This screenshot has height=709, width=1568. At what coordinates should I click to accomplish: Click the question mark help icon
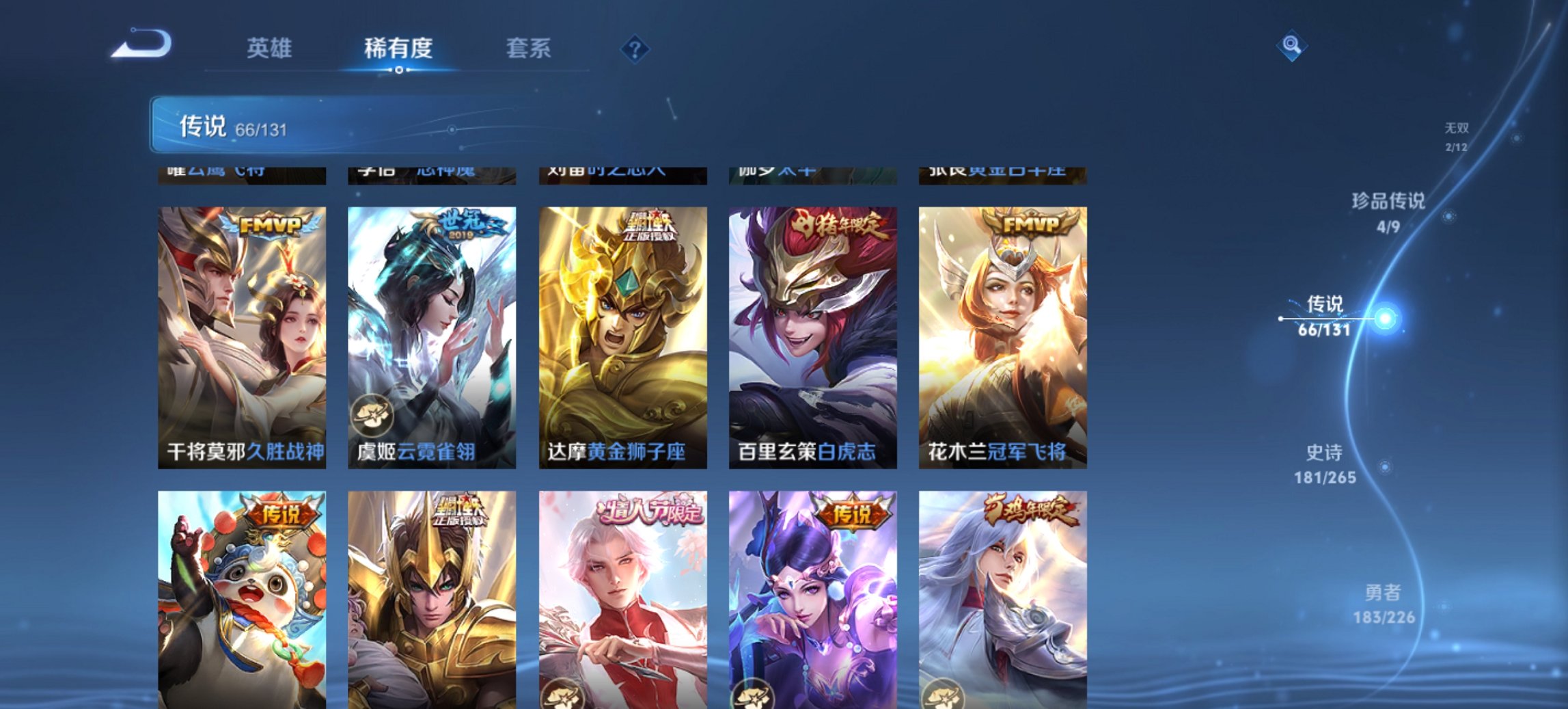coord(635,48)
